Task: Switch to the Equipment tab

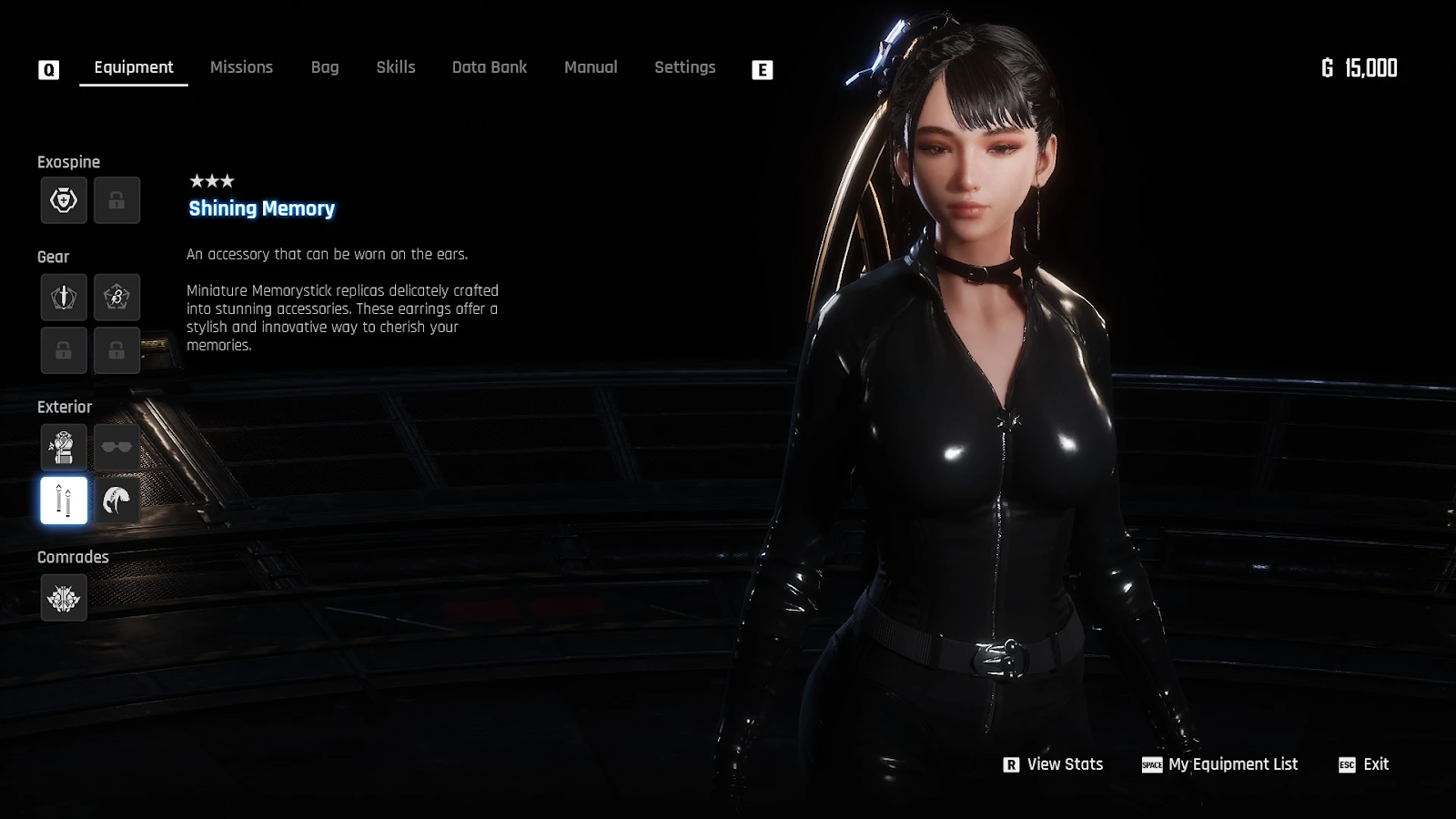Action: tap(134, 67)
